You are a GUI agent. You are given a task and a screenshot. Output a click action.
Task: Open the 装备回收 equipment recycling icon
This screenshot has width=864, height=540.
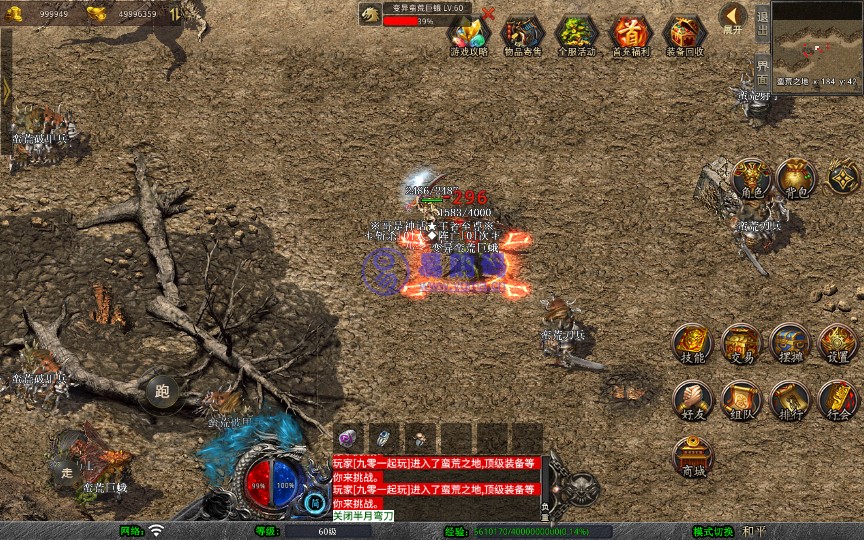(x=684, y=33)
